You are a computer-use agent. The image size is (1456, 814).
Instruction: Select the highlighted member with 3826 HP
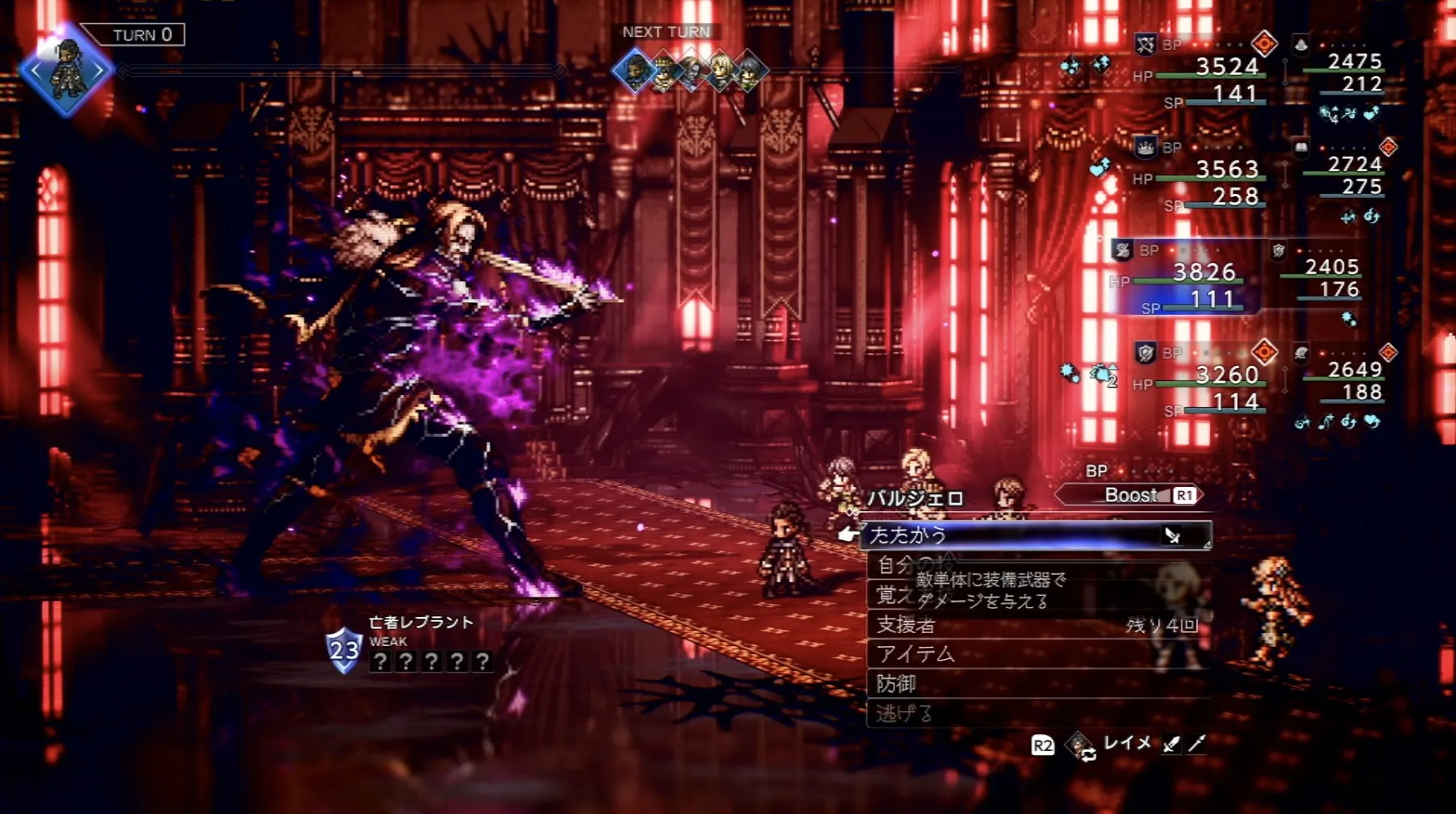point(1204,272)
